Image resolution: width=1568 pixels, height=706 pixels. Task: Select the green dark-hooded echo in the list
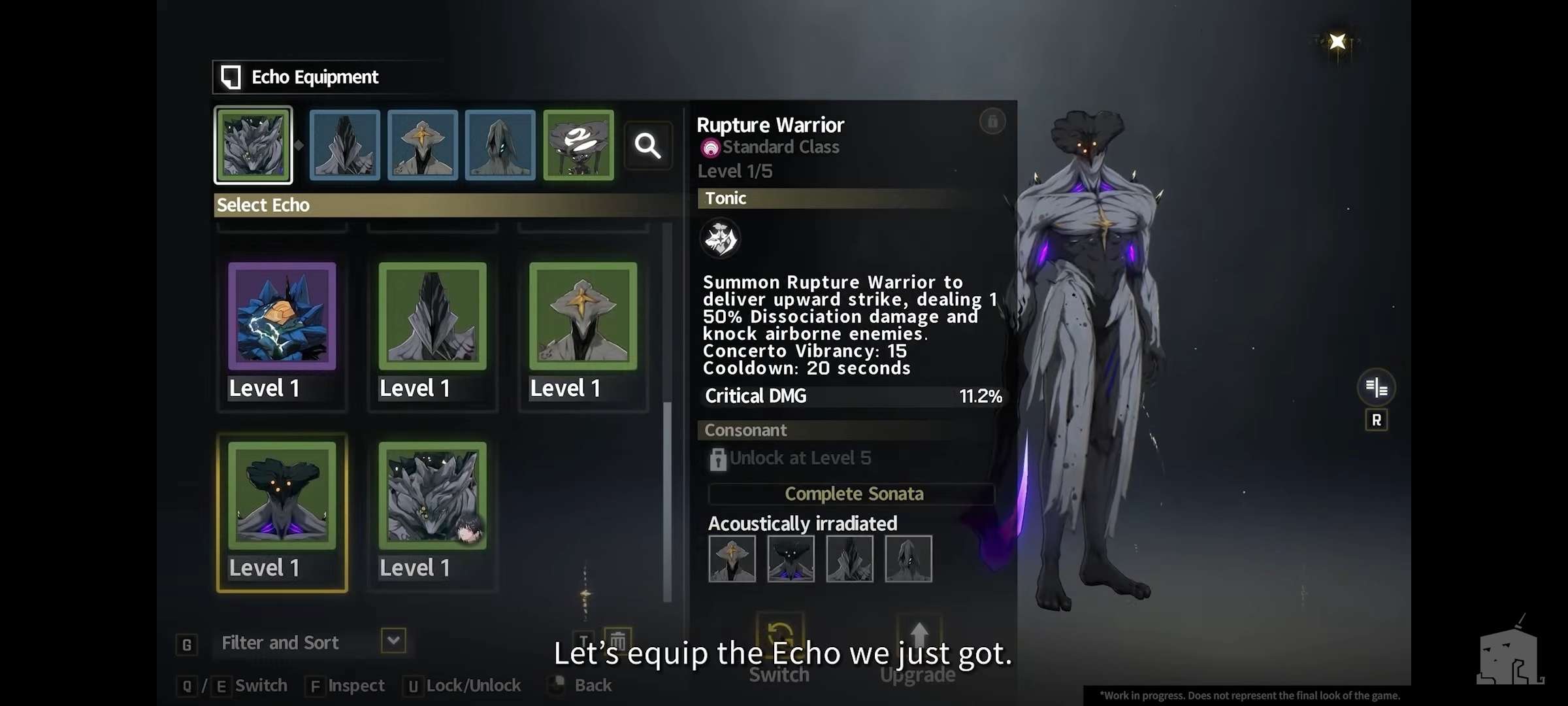click(433, 316)
